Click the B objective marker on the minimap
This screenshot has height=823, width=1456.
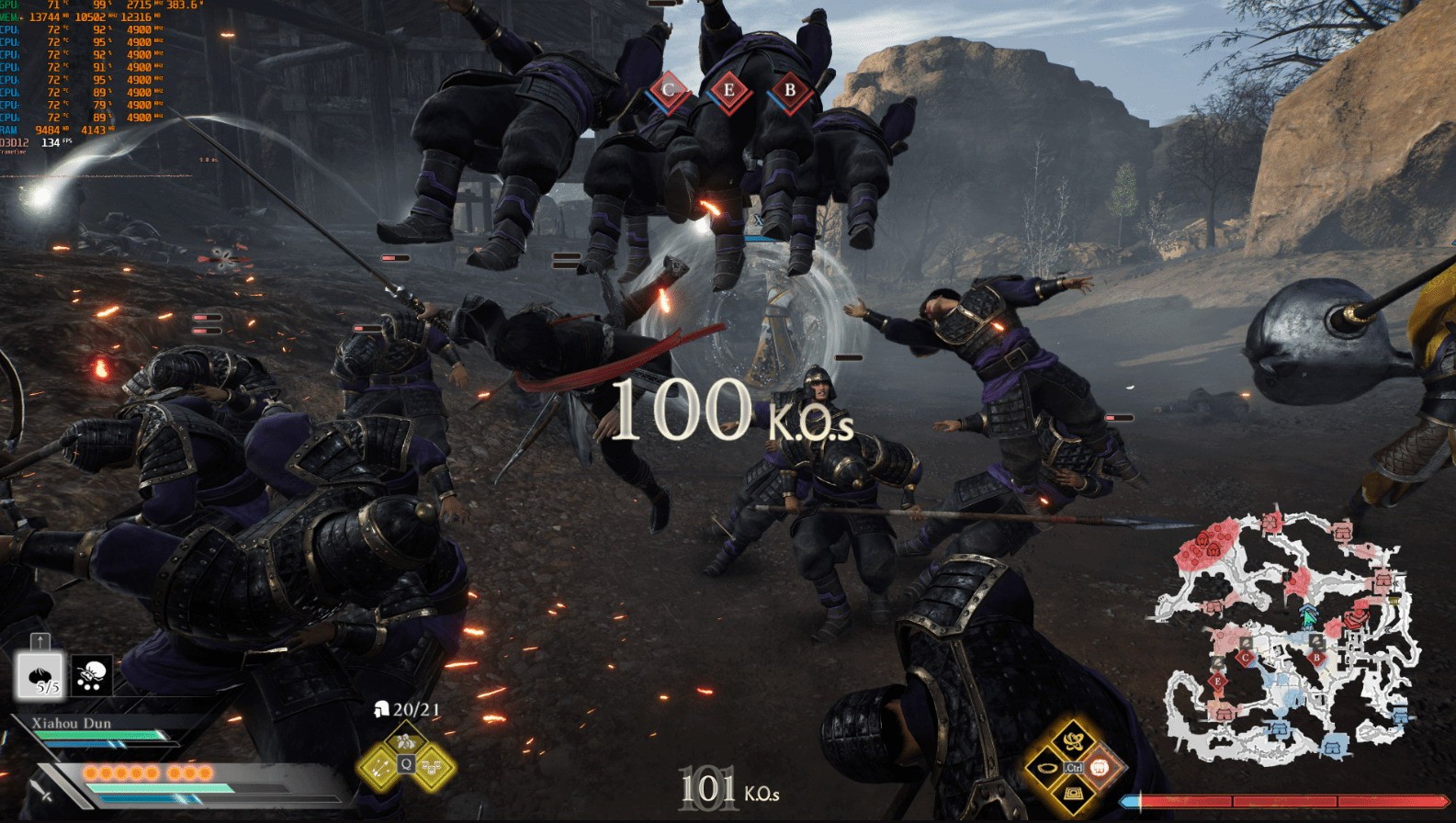[1318, 659]
